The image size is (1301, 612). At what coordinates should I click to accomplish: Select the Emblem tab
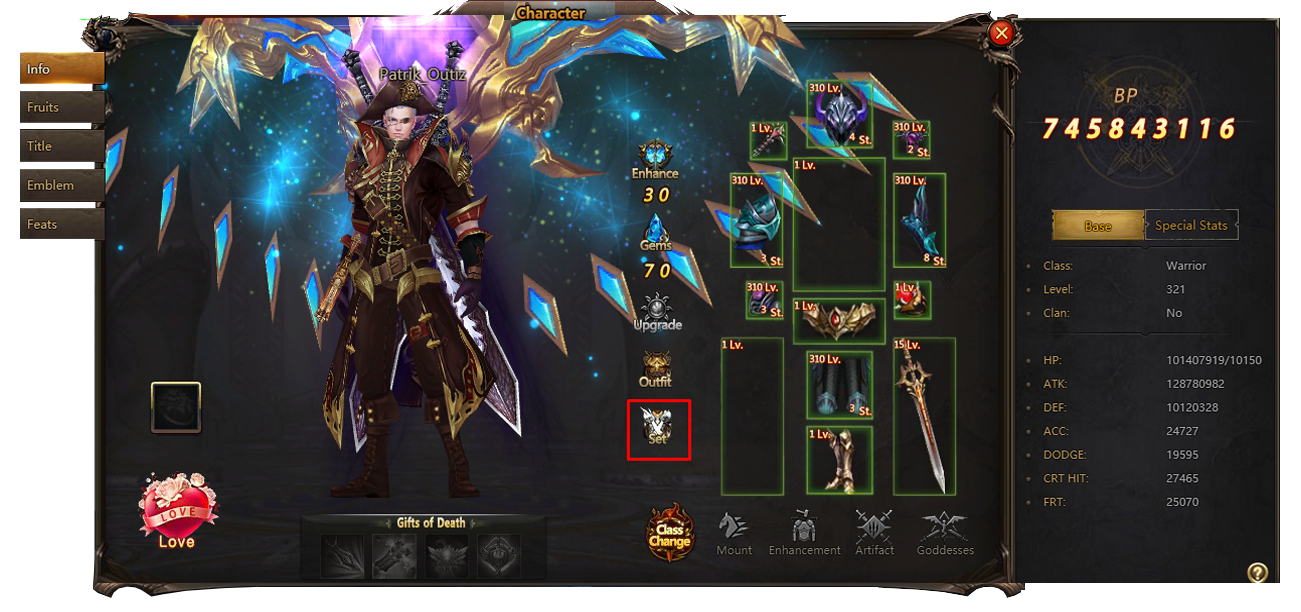point(60,186)
